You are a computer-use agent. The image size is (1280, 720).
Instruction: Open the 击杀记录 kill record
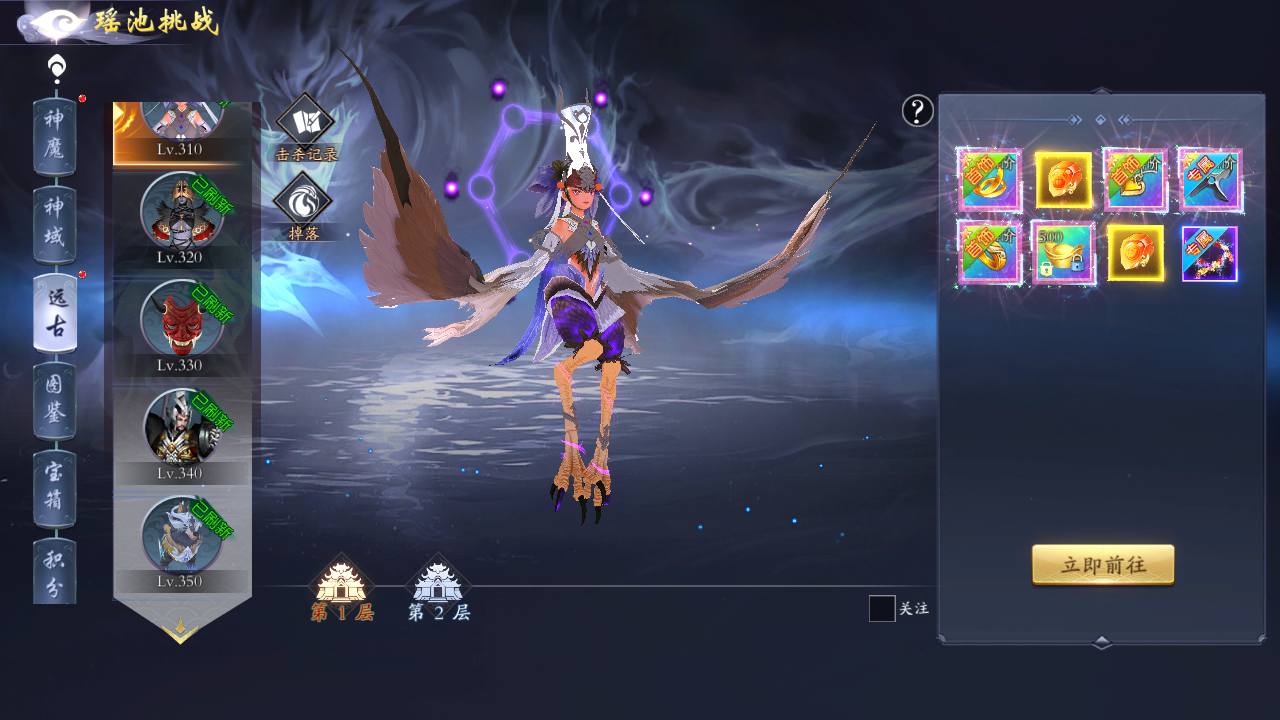(x=305, y=127)
